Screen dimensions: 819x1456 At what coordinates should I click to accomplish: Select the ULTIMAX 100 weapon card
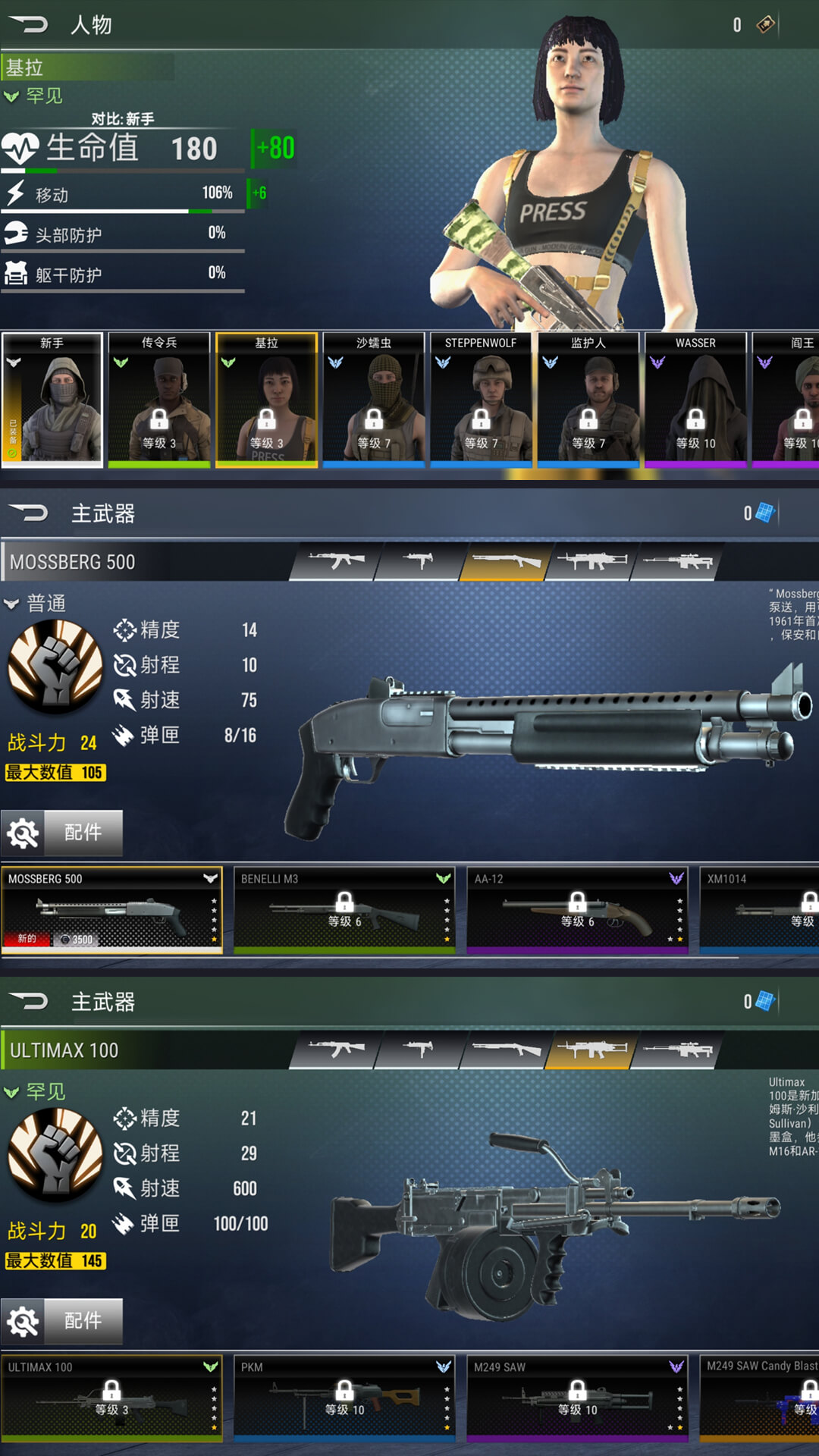[112, 1398]
